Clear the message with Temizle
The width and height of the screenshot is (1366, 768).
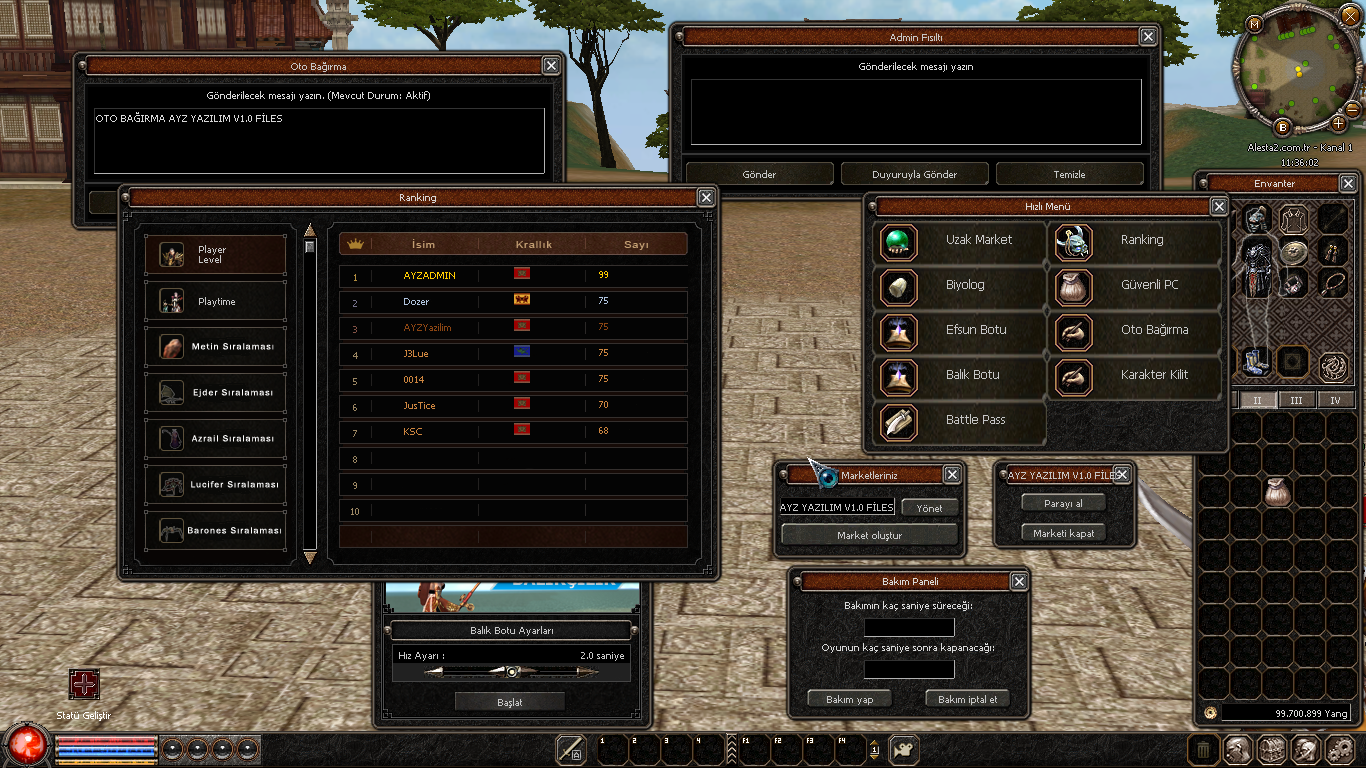[x=1069, y=174]
